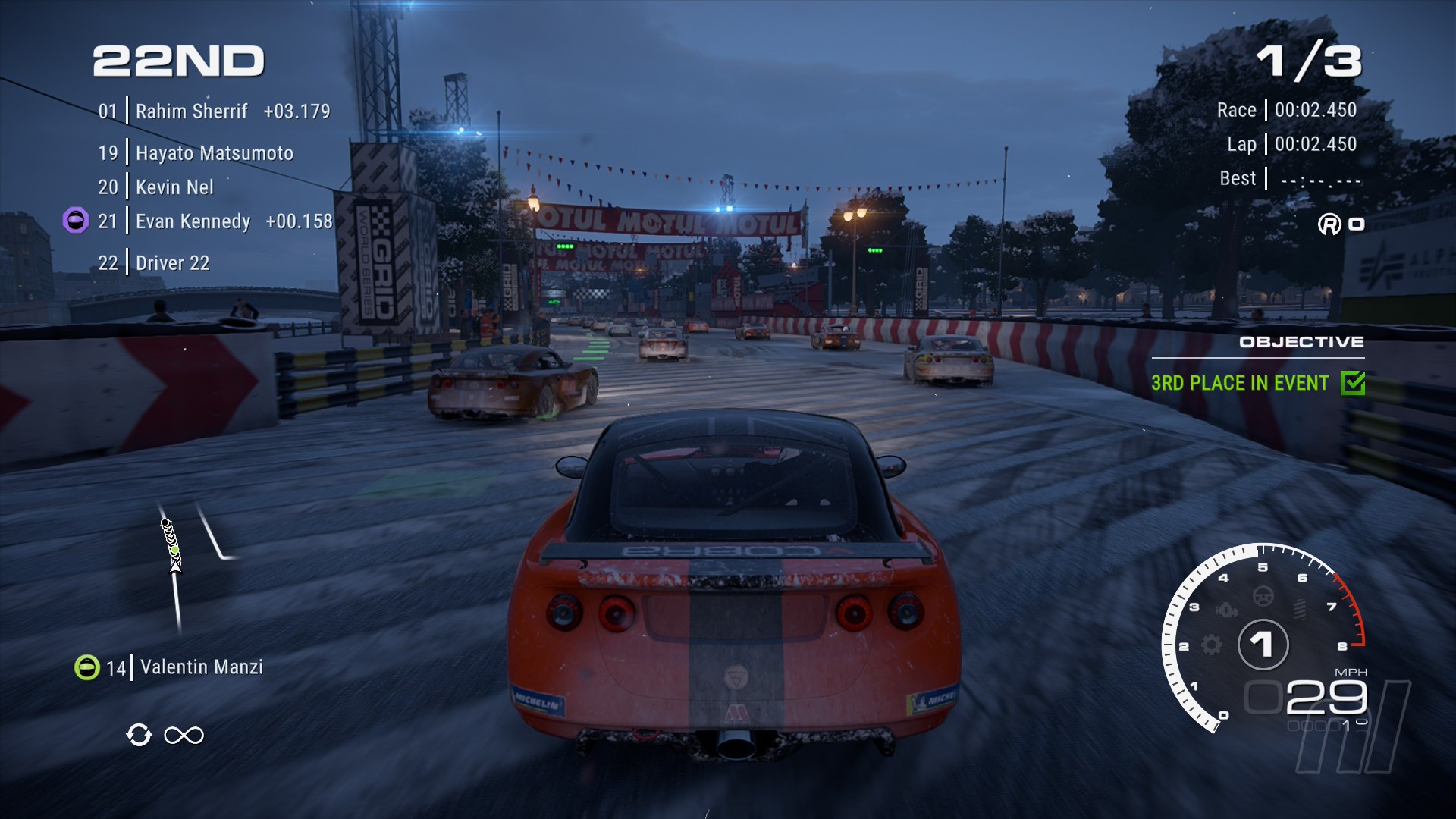The width and height of the screenshot is (1456, 819).
Task: Select Hayato Matsumoto's leaderboard row
Action: pos(214,153)
